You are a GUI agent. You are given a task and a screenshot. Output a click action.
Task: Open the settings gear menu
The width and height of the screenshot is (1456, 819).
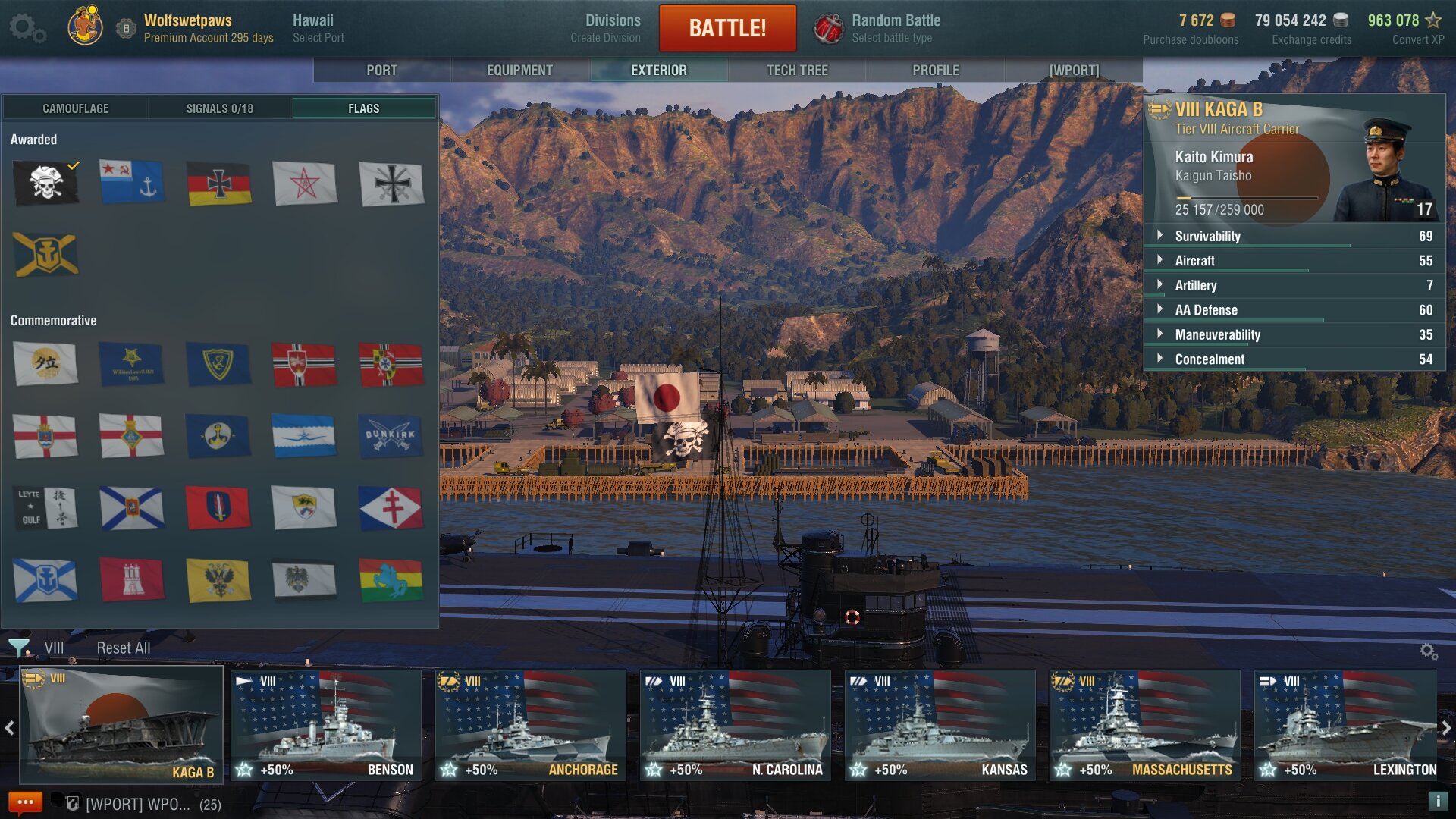coord(27,28)
